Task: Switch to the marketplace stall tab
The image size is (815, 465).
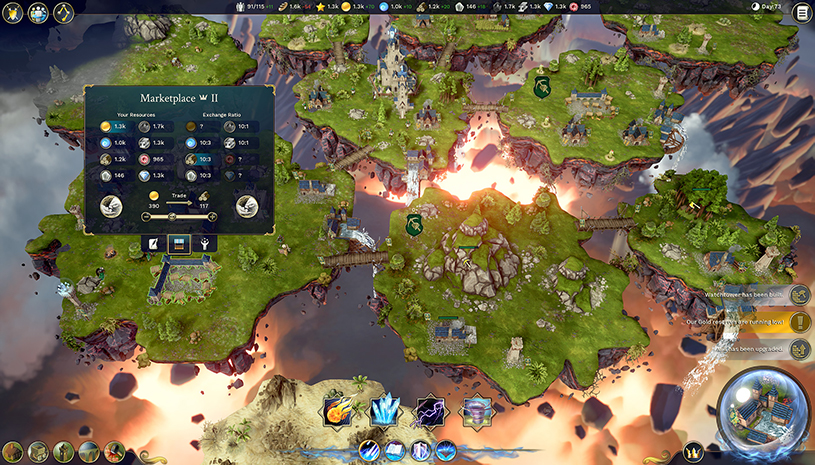Action: coord(180,243)
